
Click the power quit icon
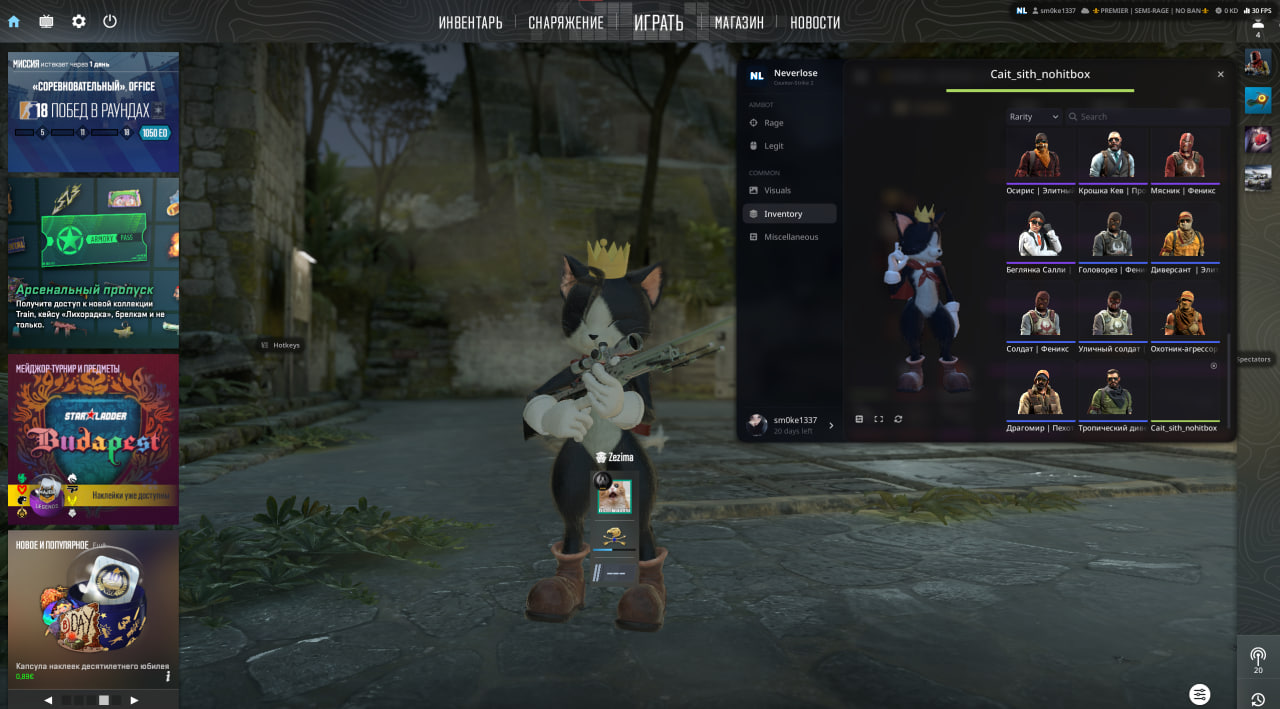(110, 21)
